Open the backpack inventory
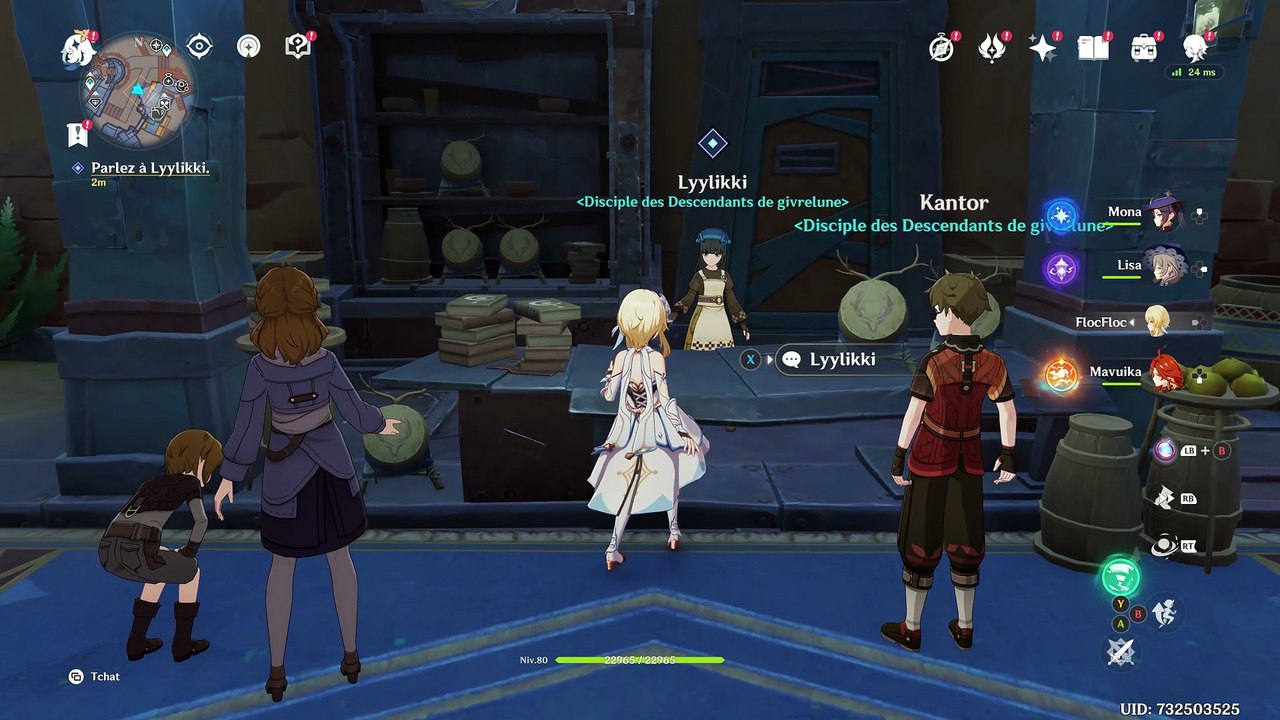Image resolution: width=1280 pixels, height=720 pixels. [x=1143, y=47]
